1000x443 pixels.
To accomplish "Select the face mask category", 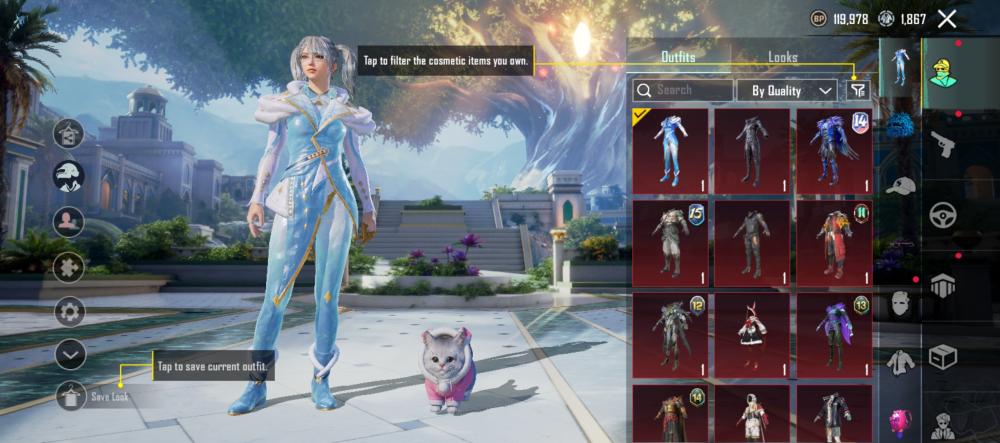I will [x=901, y=303].
